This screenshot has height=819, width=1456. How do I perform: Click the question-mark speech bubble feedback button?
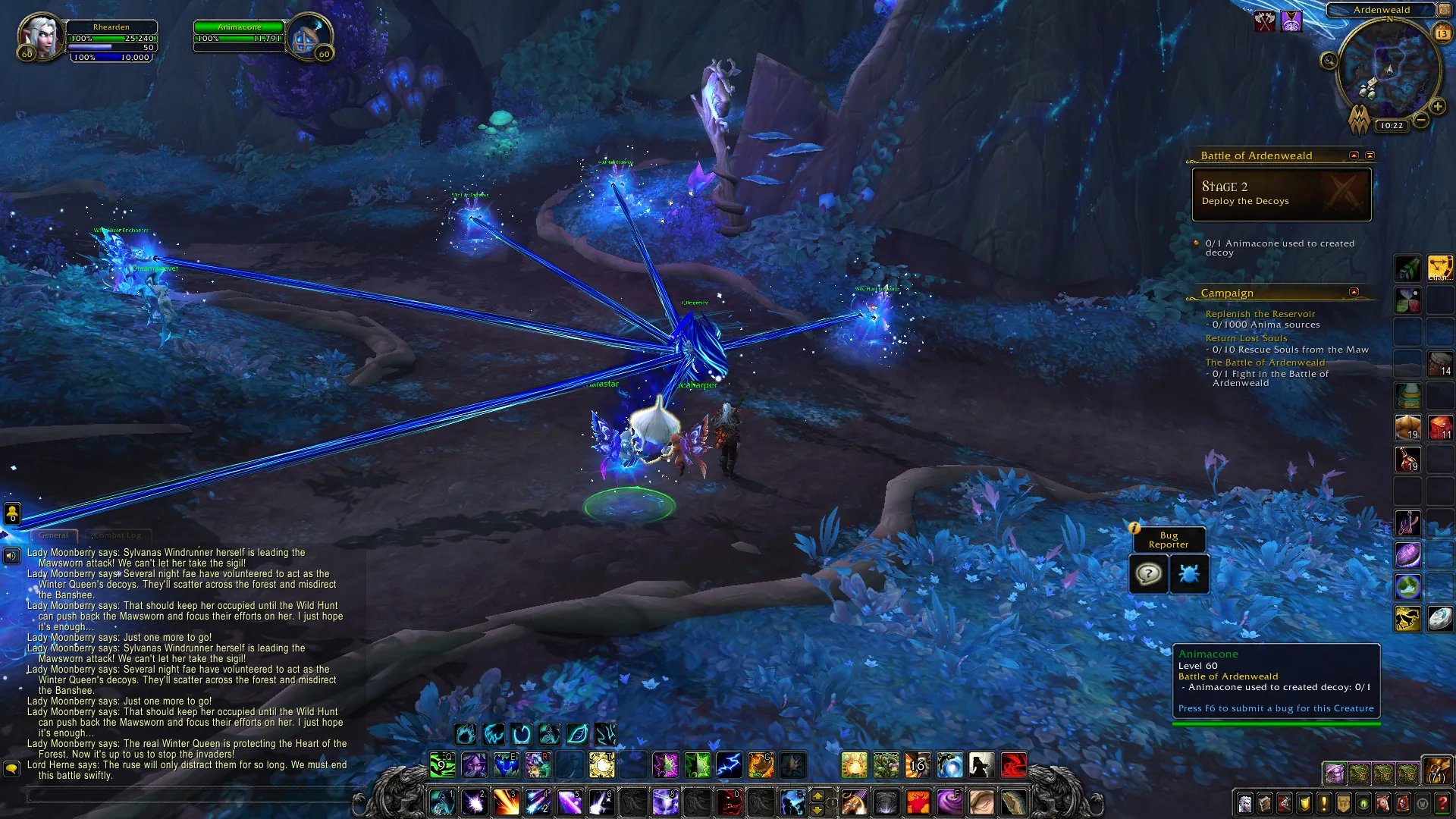coord(1148,574)
